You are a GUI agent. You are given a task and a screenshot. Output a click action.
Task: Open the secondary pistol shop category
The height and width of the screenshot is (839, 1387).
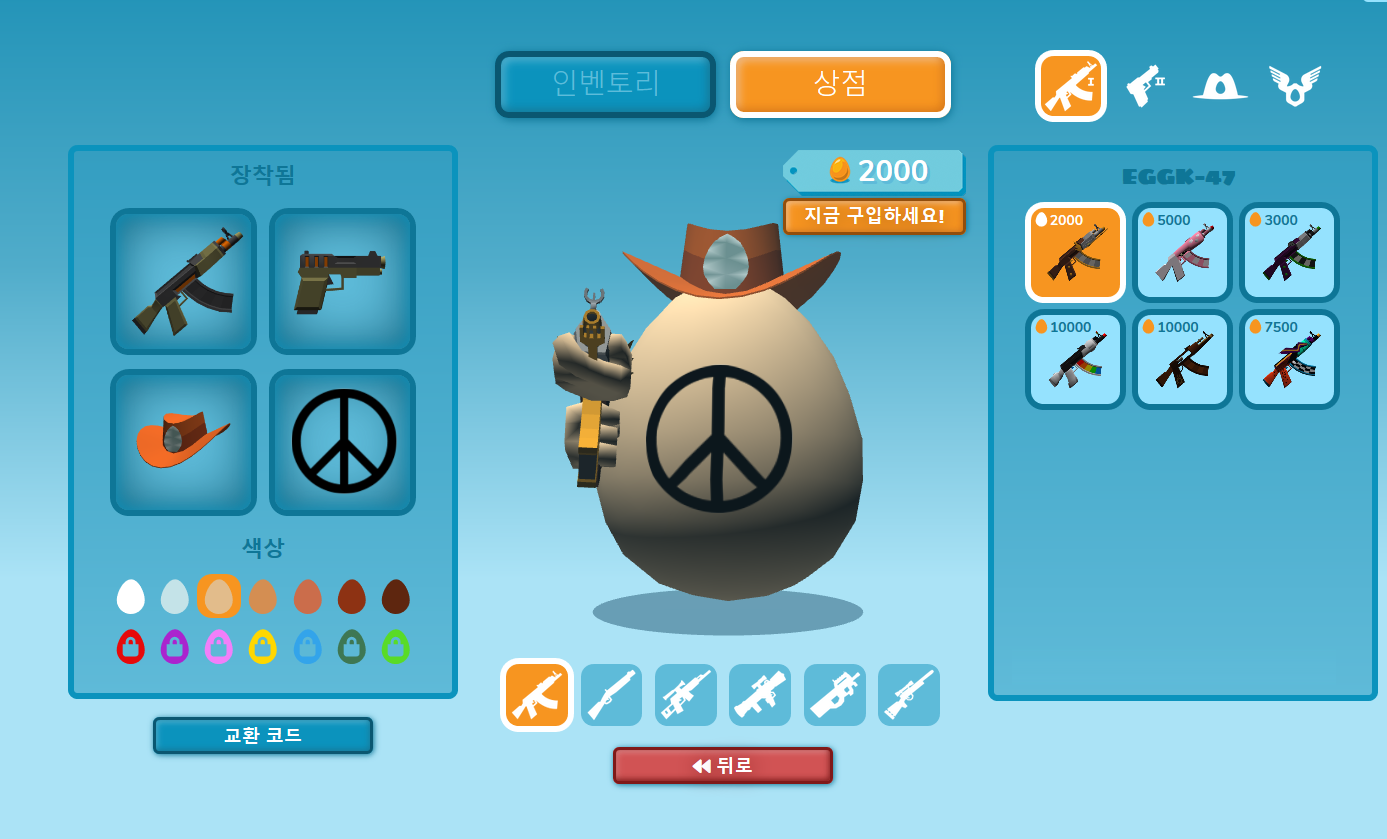[1145, 84]
